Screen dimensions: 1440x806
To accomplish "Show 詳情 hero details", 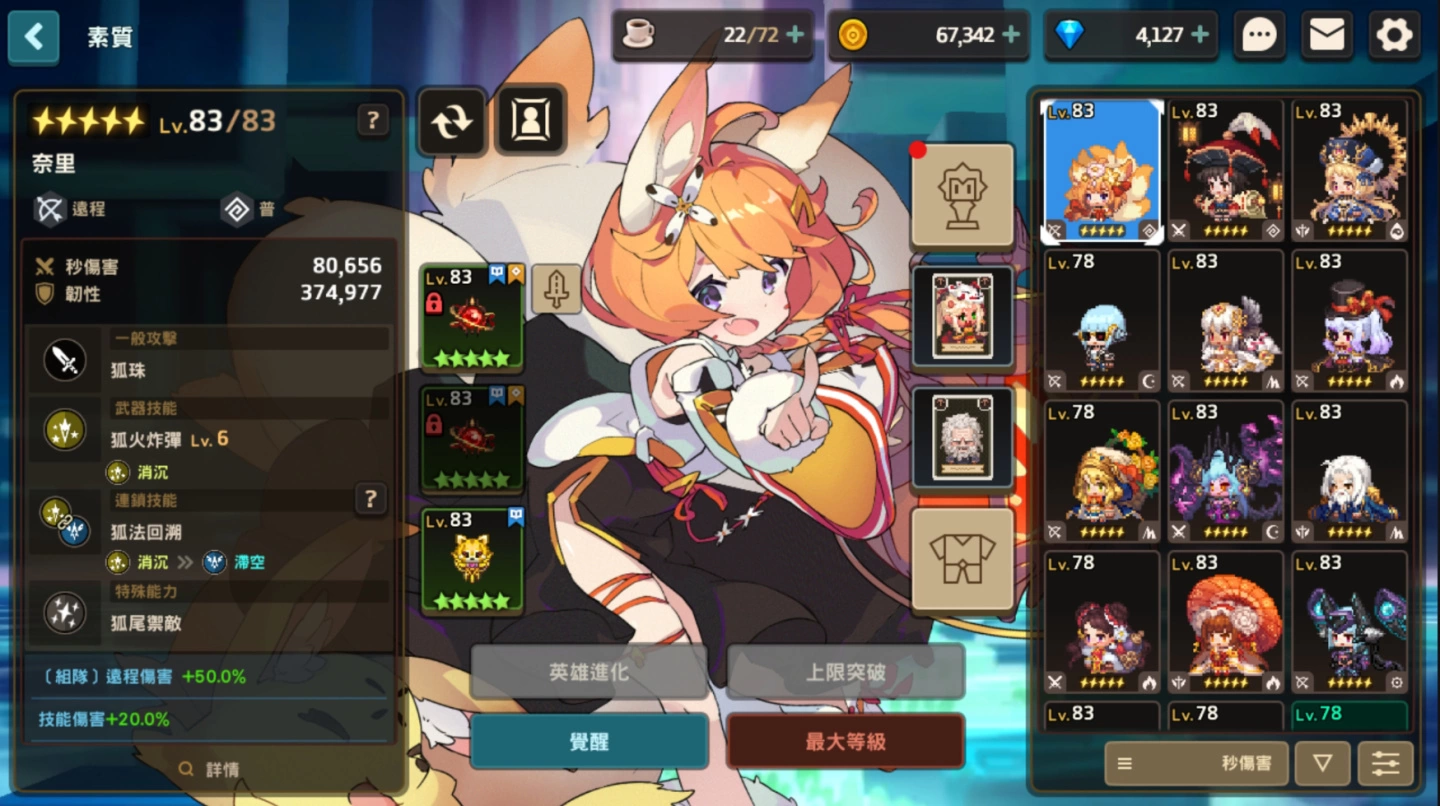I will (x=210, y=770).
